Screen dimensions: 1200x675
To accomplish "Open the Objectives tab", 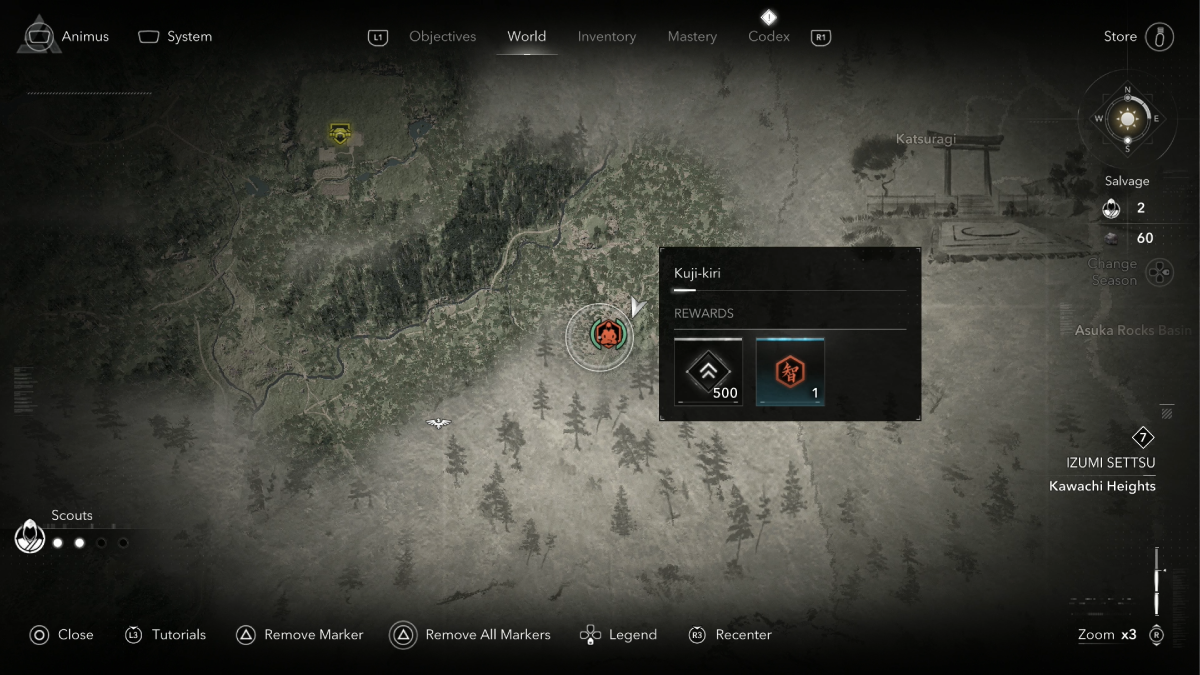I will coord(442,37).
